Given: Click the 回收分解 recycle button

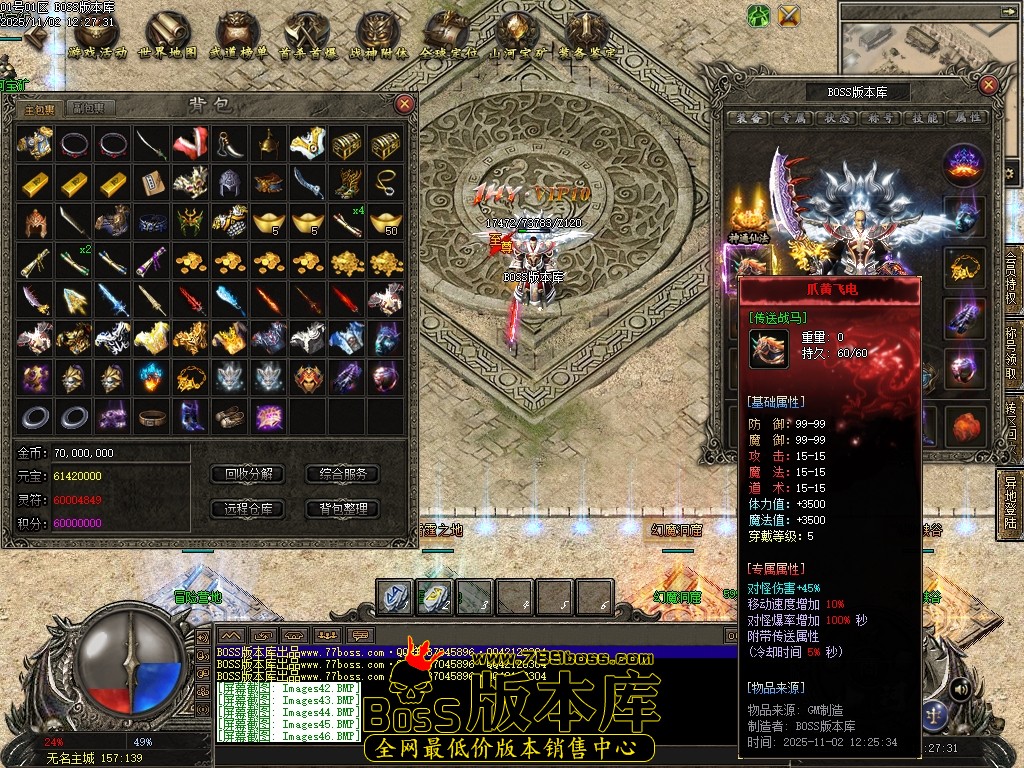Looking at the screenshot, I should click(x=248, y=473).
